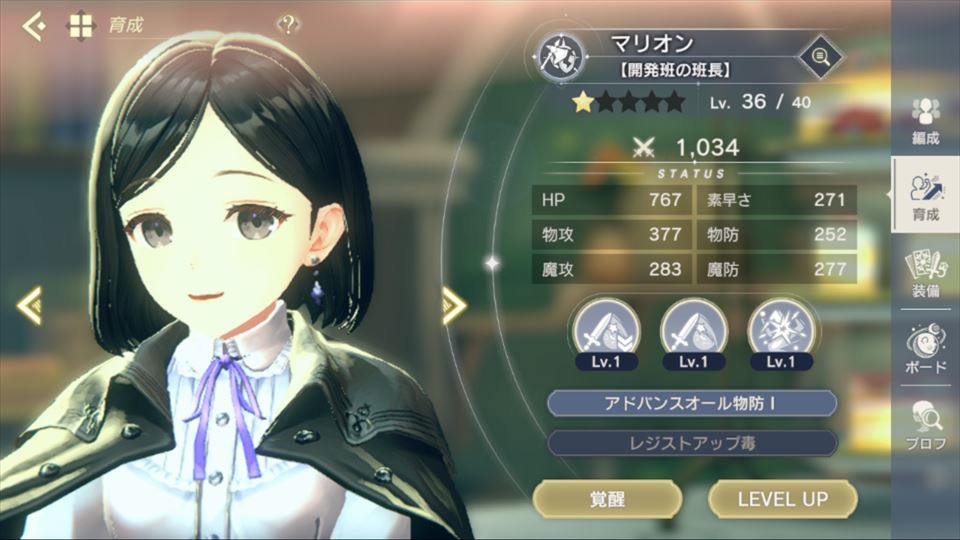View the レジストアップ毒 passive
Screen dimensions: 960x540
coord(692,443)
